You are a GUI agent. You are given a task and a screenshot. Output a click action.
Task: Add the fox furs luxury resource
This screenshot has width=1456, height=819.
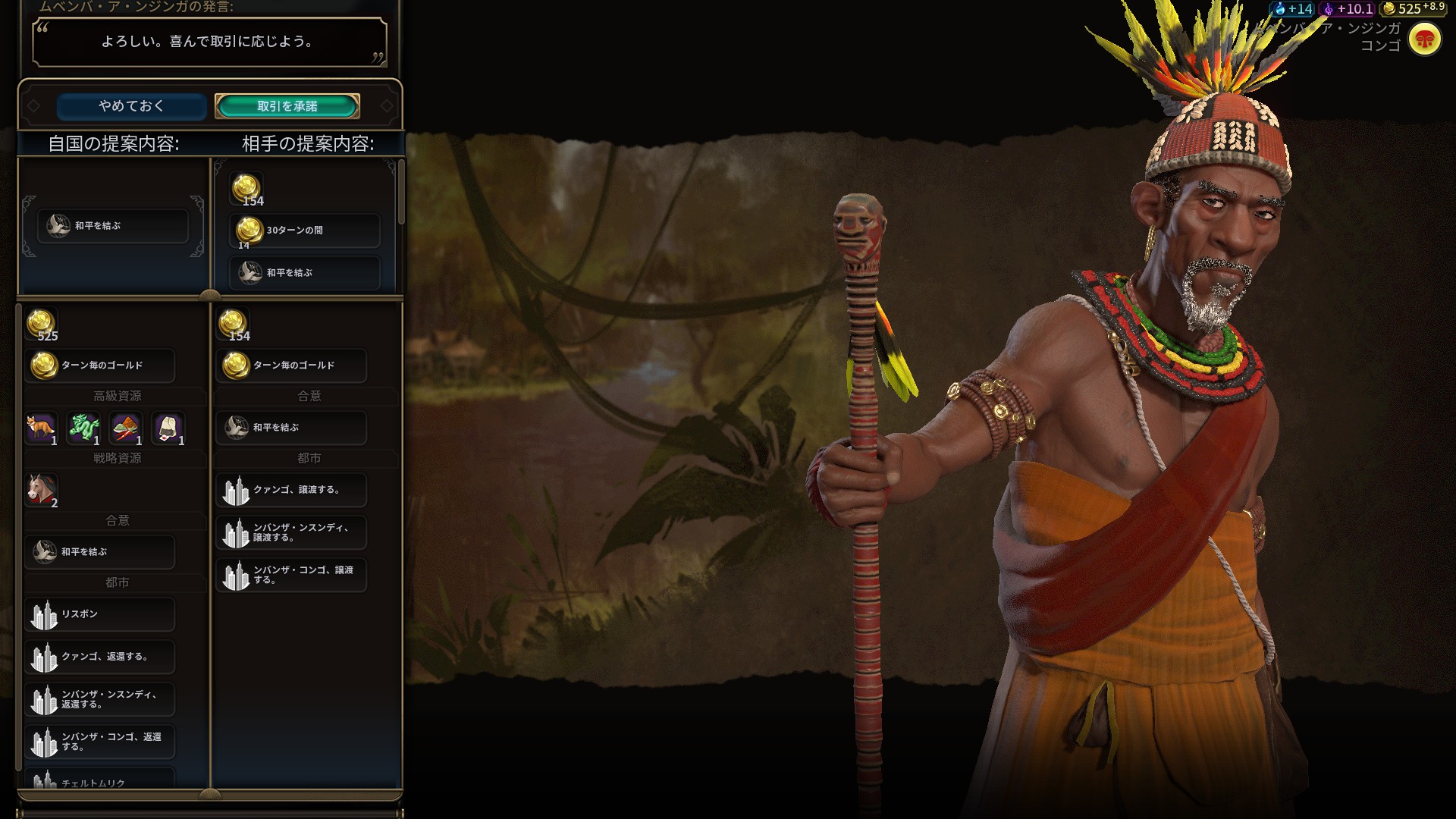pos(41,428)
